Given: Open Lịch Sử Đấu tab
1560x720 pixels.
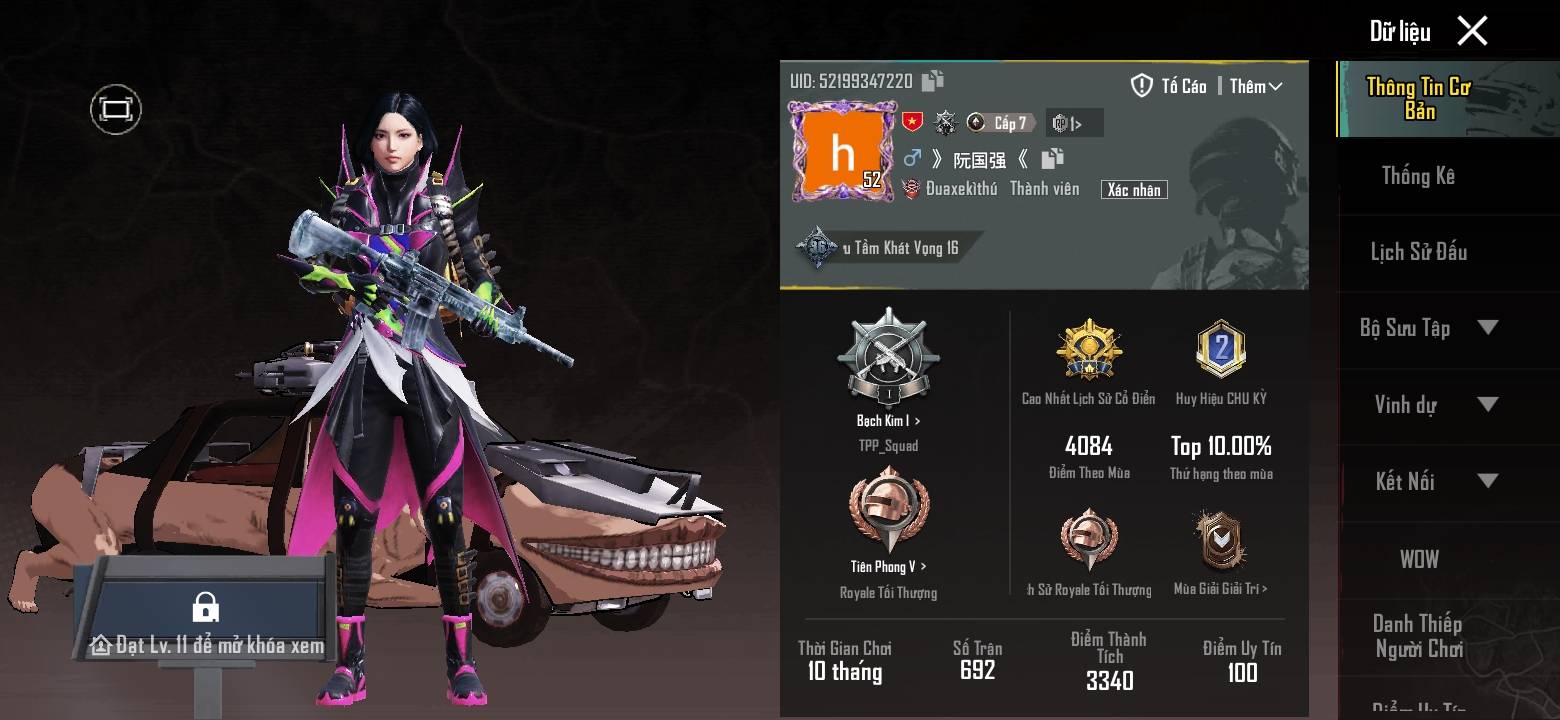Looking at the screenshot, I should coord(1418,252).
